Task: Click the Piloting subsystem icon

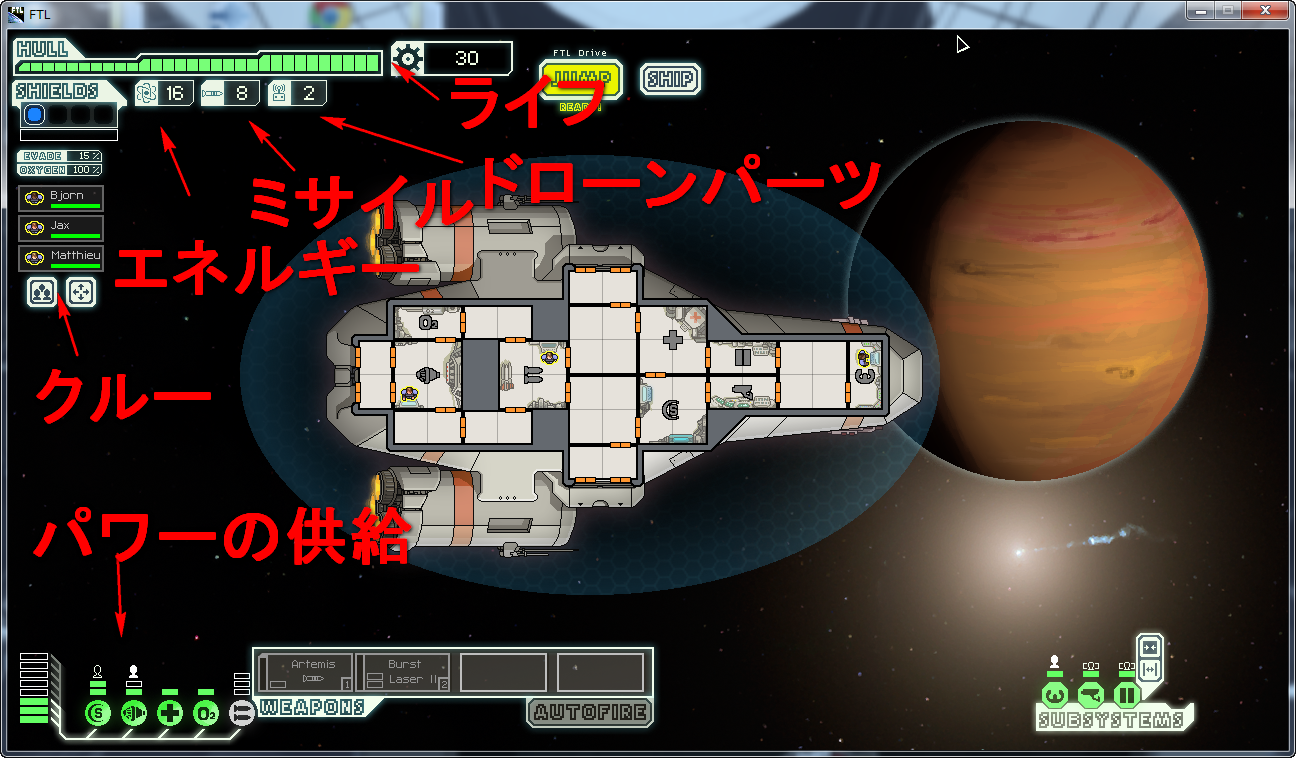Action: [x=1055, y=693]
